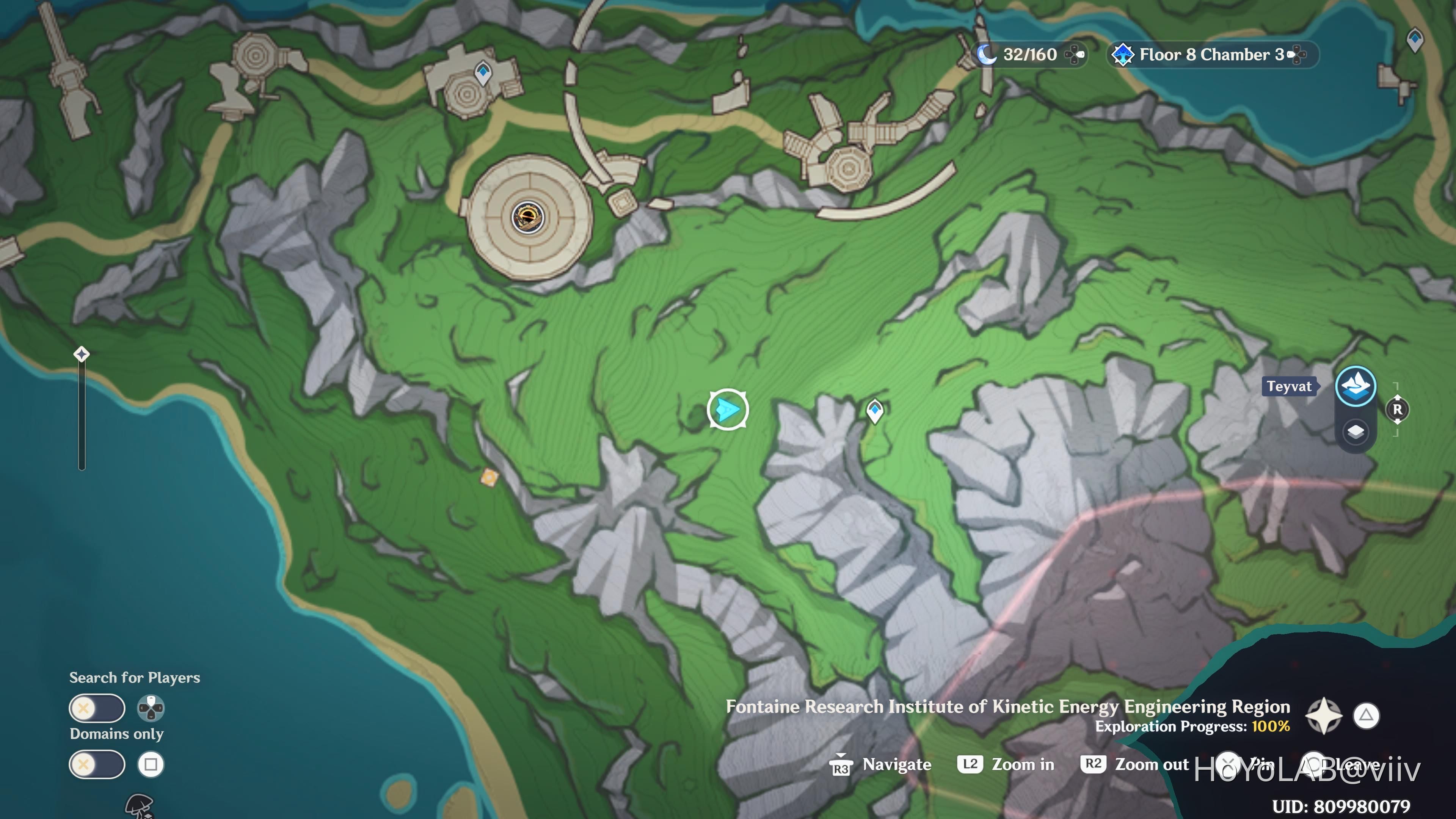Turn on the Domains only filter
Screen dimensions: 1456x819
pos(97,765)
